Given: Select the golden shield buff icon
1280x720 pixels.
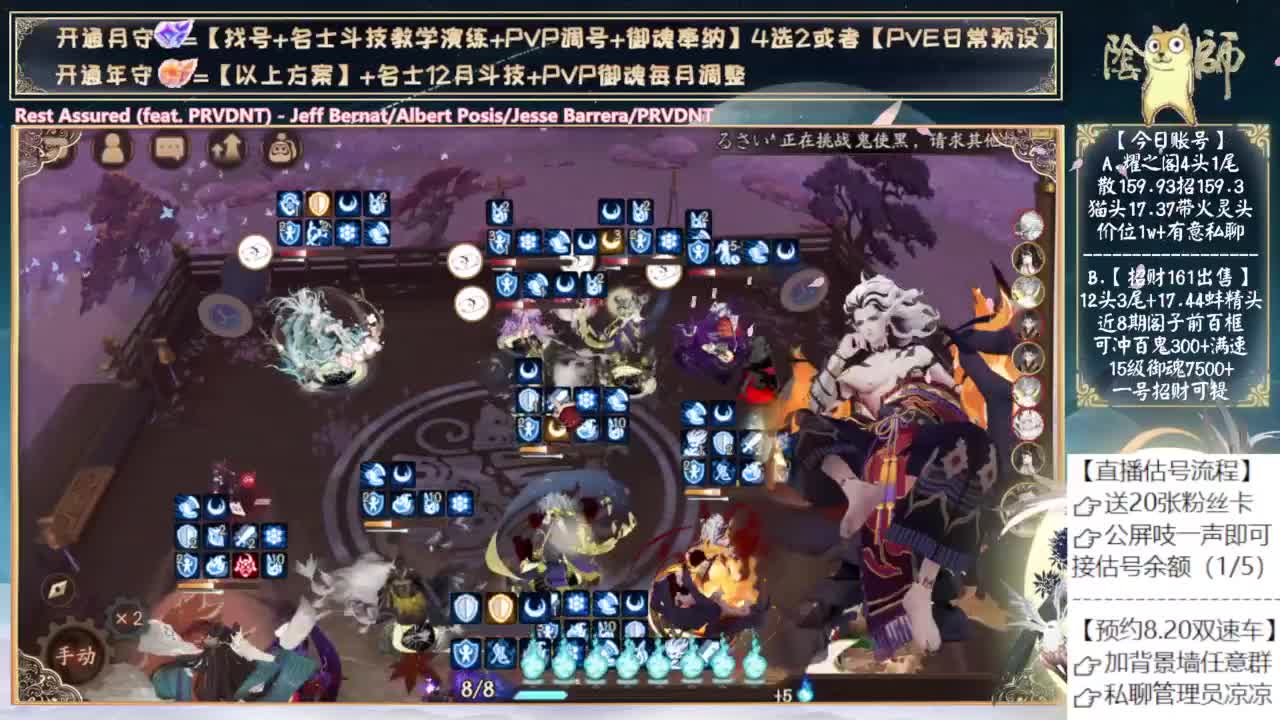Looking at the screenshot, I should point(500,605).
